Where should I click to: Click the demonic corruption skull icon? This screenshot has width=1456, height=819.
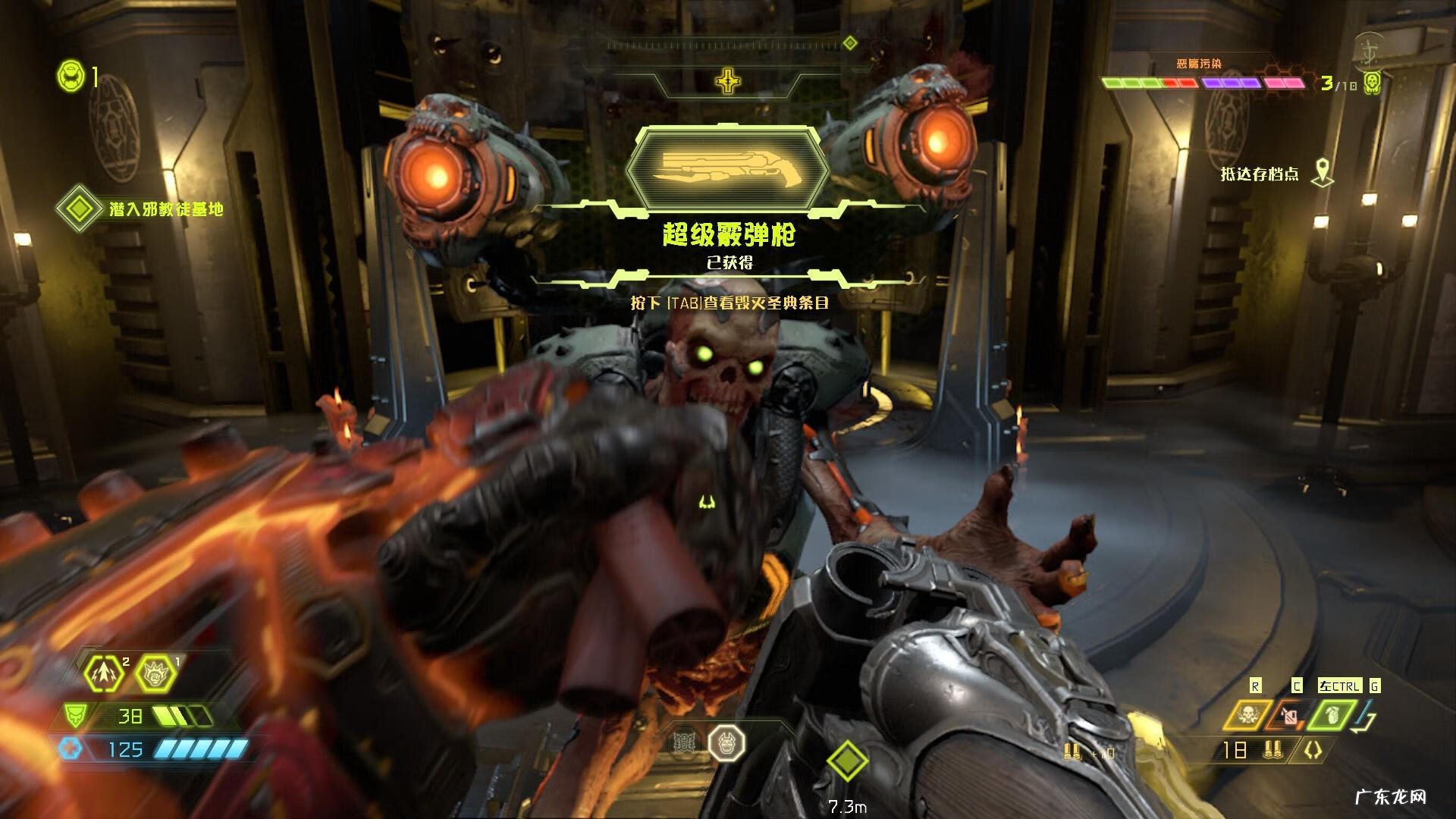(x=1371, y=83)
